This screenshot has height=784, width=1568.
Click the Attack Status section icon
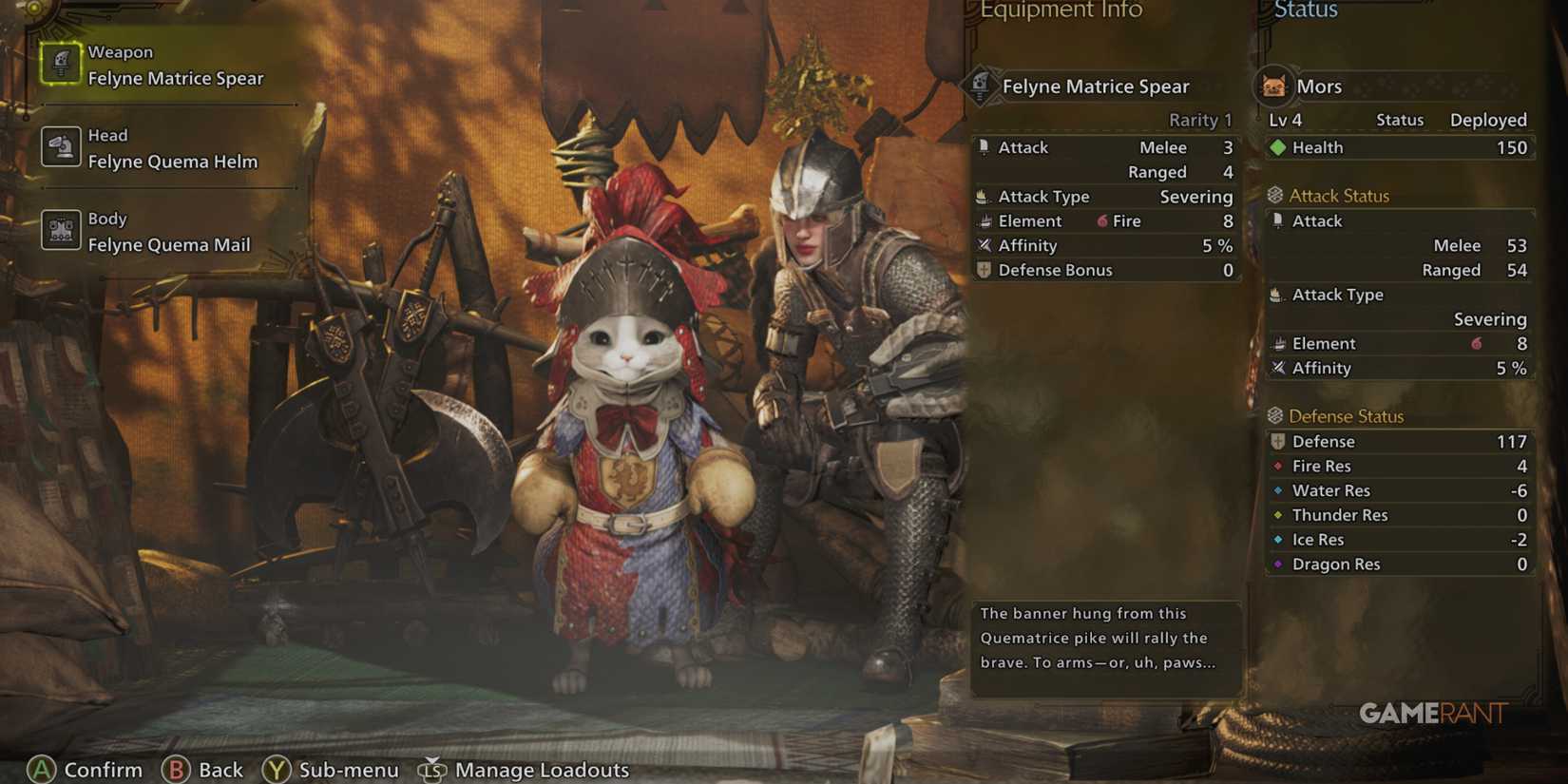(1274, 194)
